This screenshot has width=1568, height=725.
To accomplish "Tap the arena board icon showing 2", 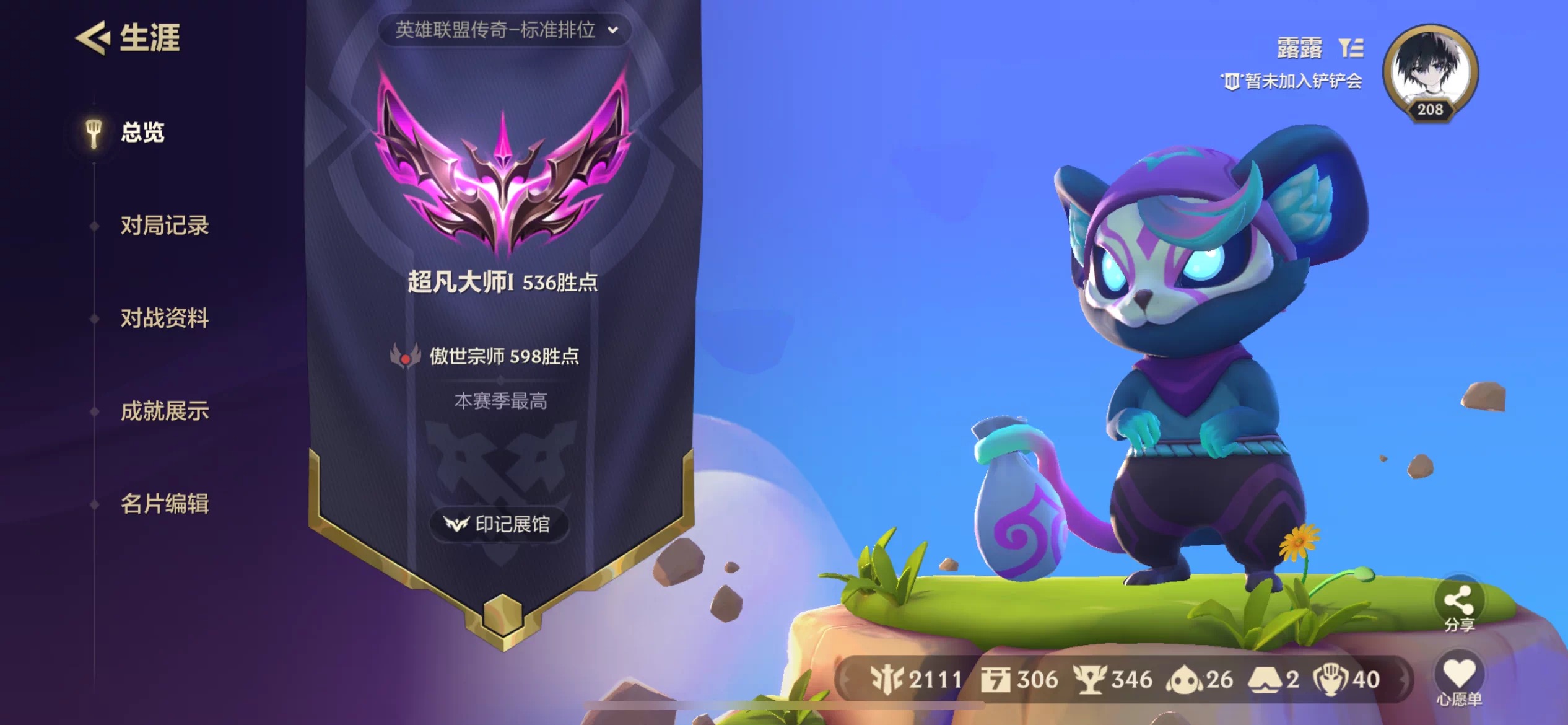I will 1265,680.
